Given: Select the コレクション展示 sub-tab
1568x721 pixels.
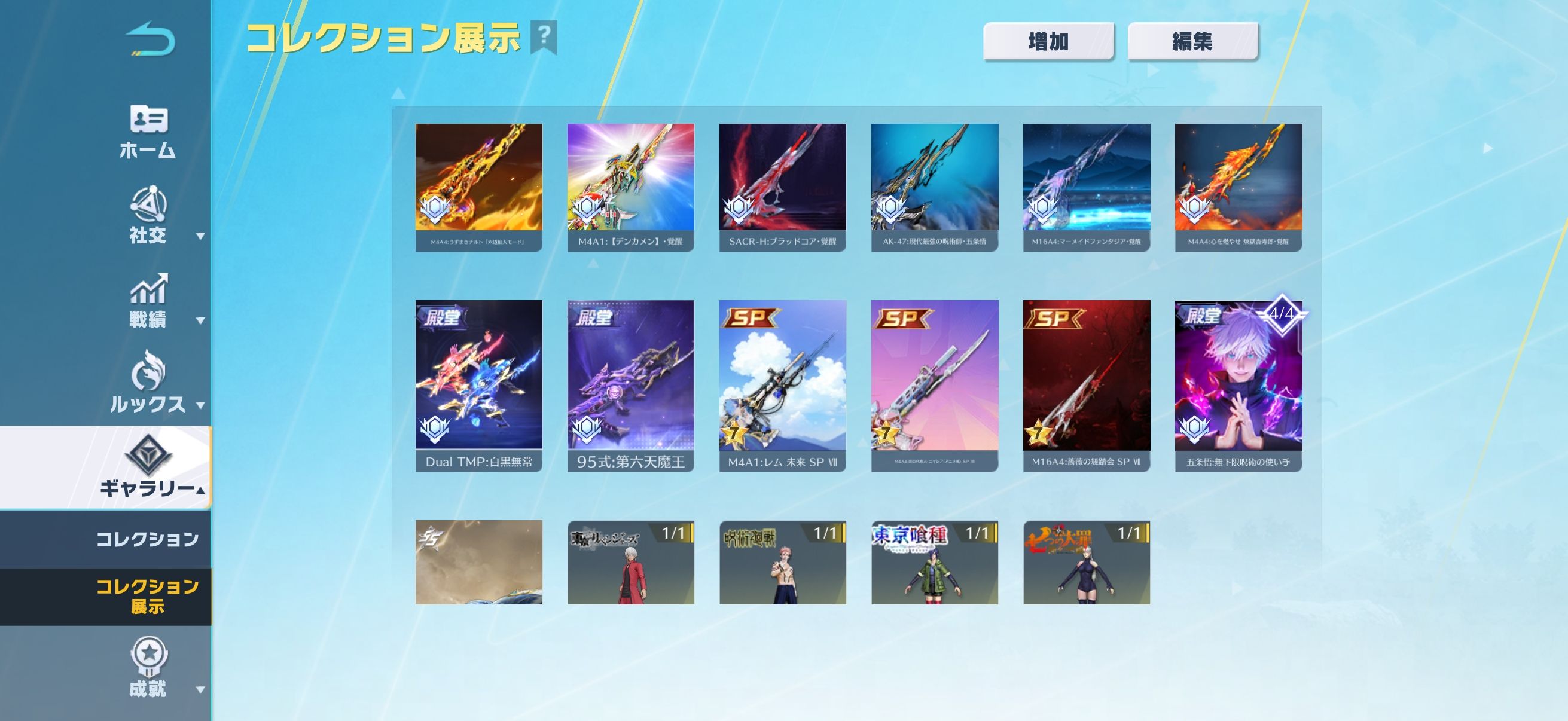Looking at the screenshot, I should point(147,596).
